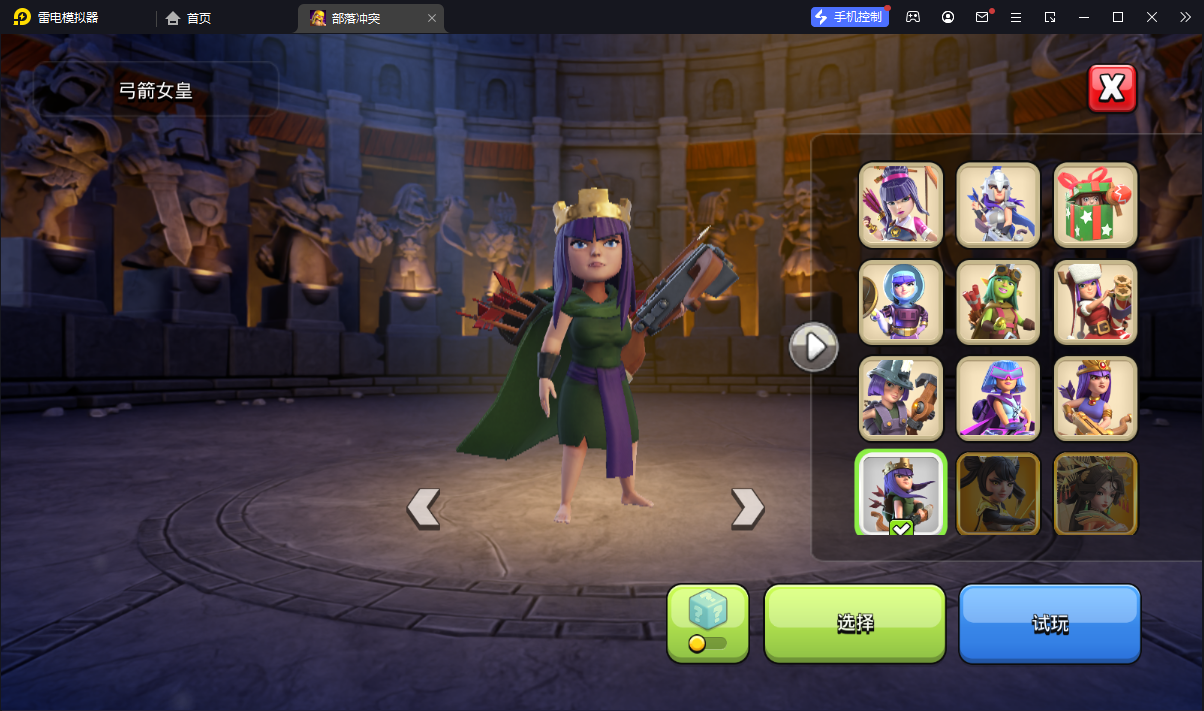Select the grey-hat mechanic queen skin

pos(901,398)
